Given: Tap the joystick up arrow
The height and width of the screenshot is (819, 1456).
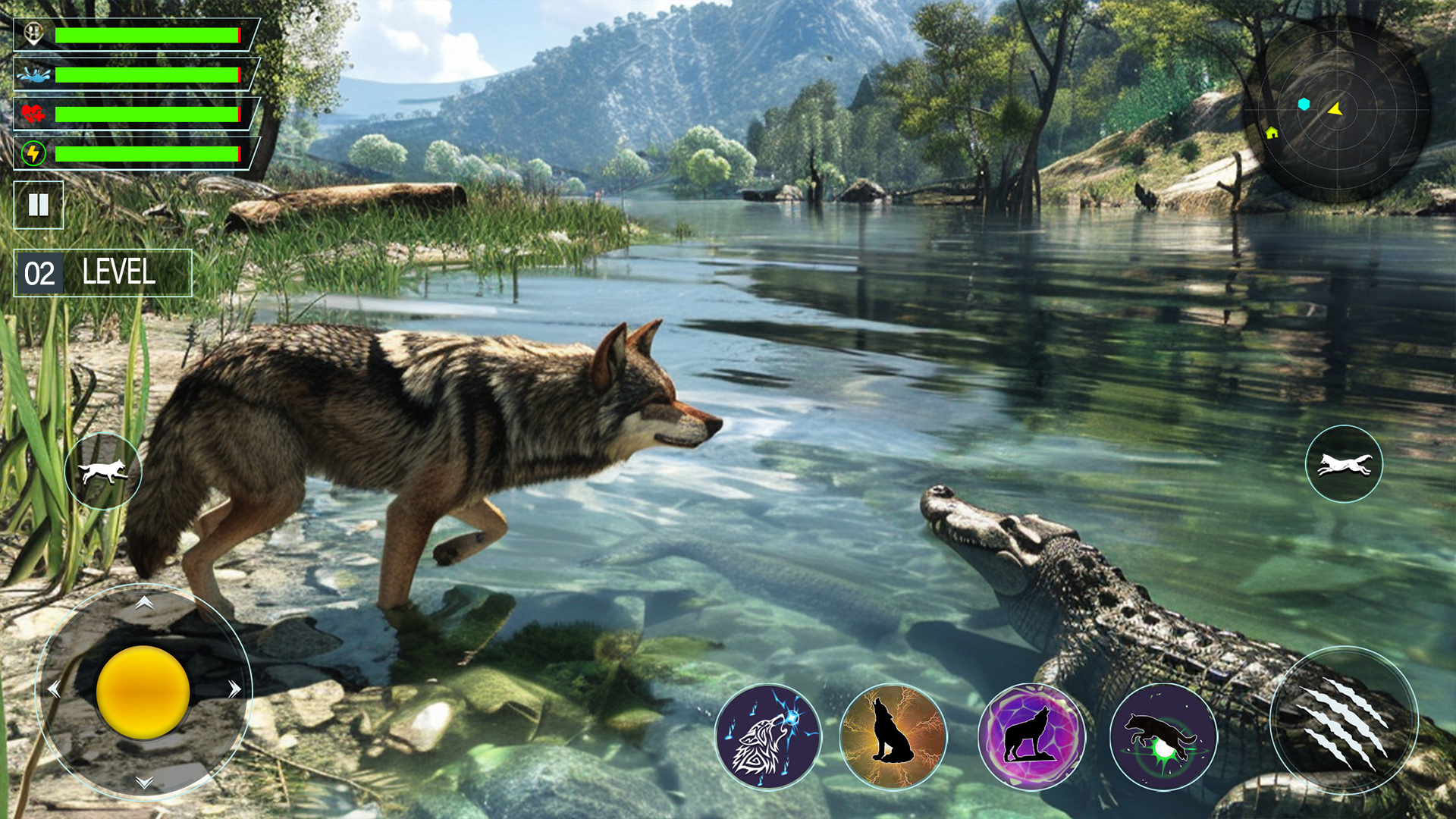Looking at the screenshot, I should point(144,603).
